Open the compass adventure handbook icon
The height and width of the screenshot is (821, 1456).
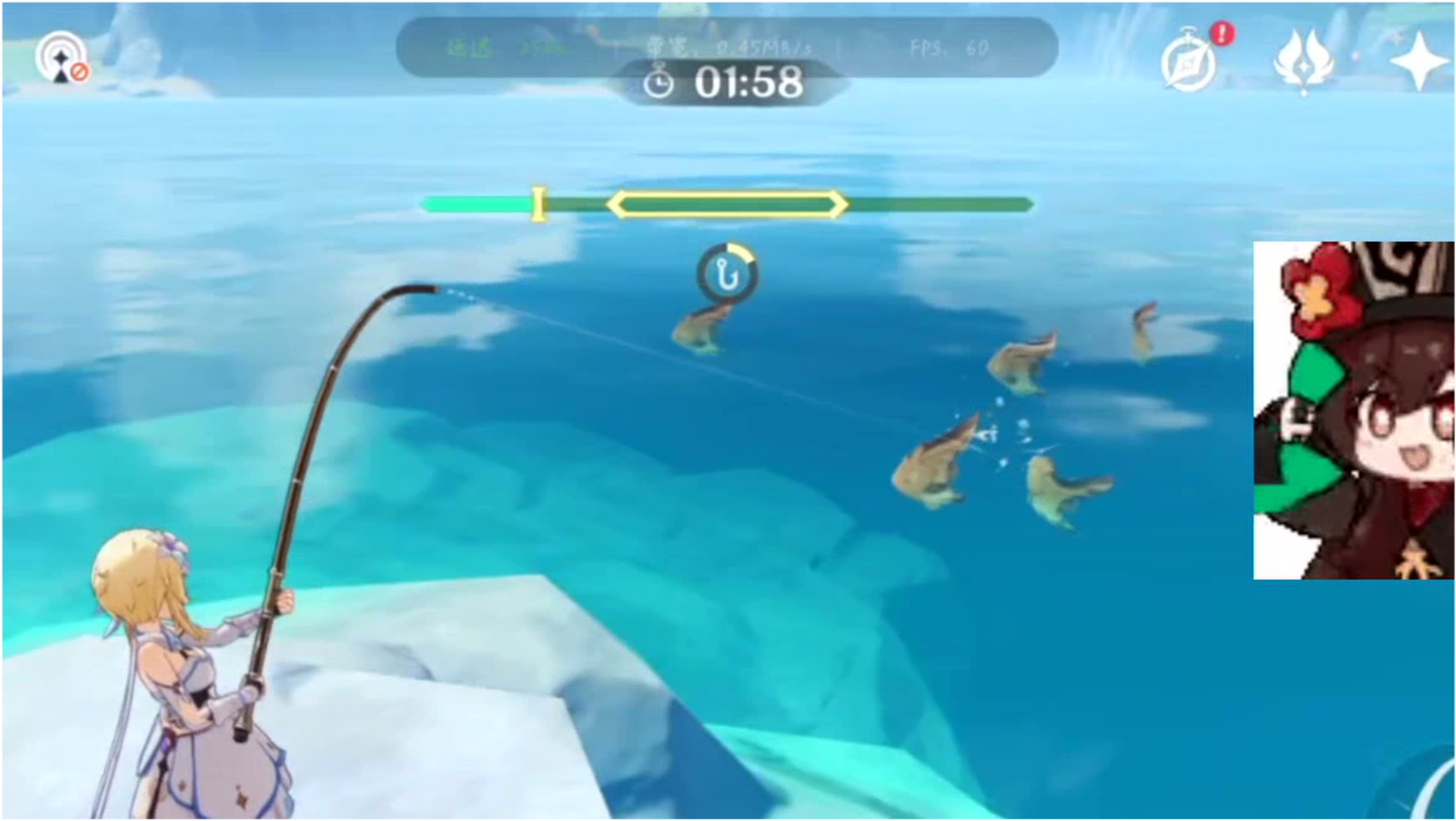point(1189,62)
